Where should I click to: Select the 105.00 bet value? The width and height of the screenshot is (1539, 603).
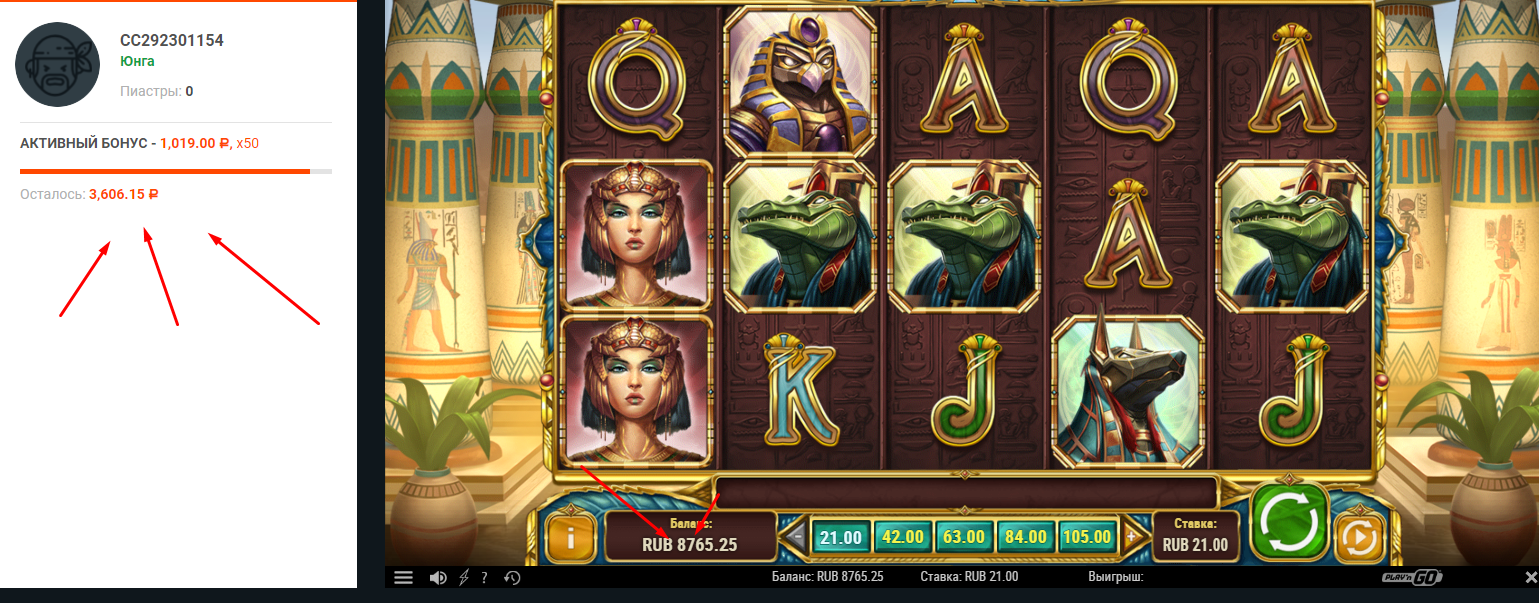(1087, 537)
